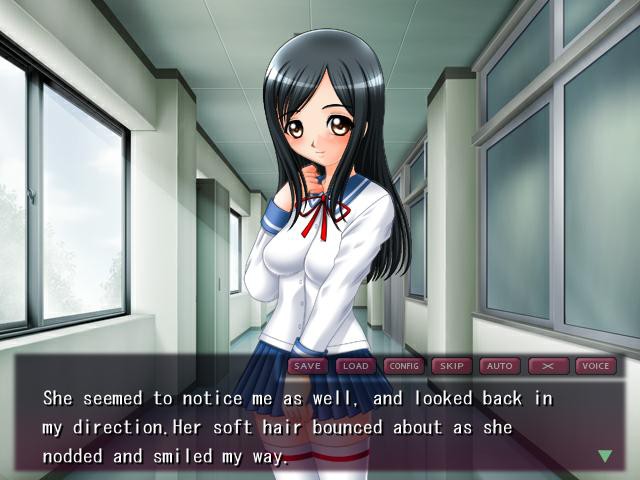The width and height of the screenshot is (640, 480).
Task: Hide the dialogue window with the X button
Action: coord(547,366)
